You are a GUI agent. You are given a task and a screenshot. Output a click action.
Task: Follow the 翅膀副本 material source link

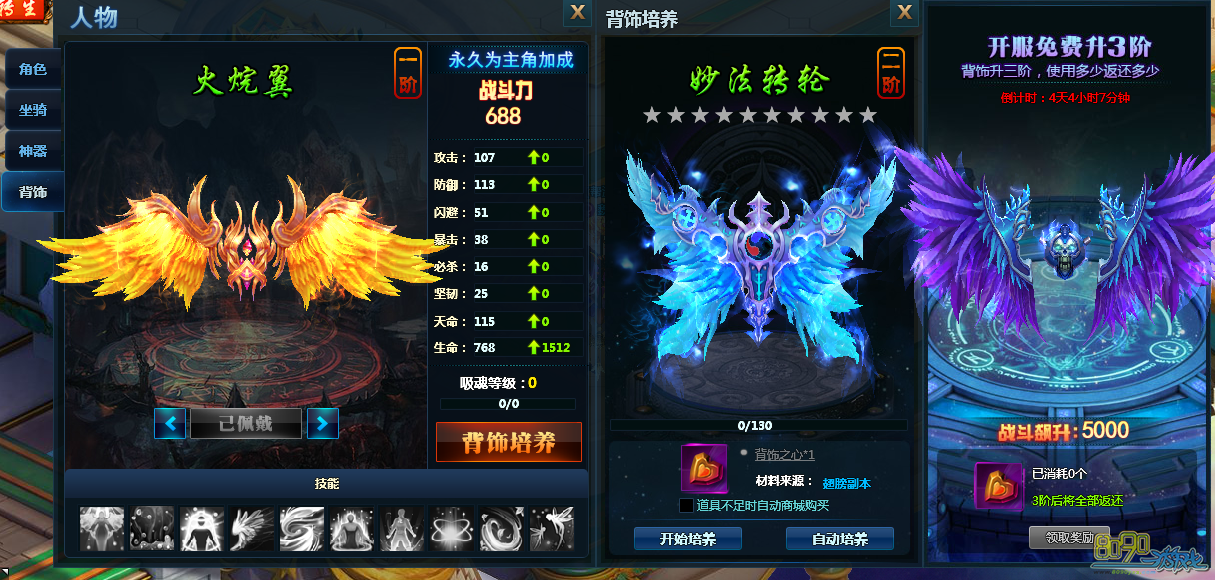[x=846, y=483]
